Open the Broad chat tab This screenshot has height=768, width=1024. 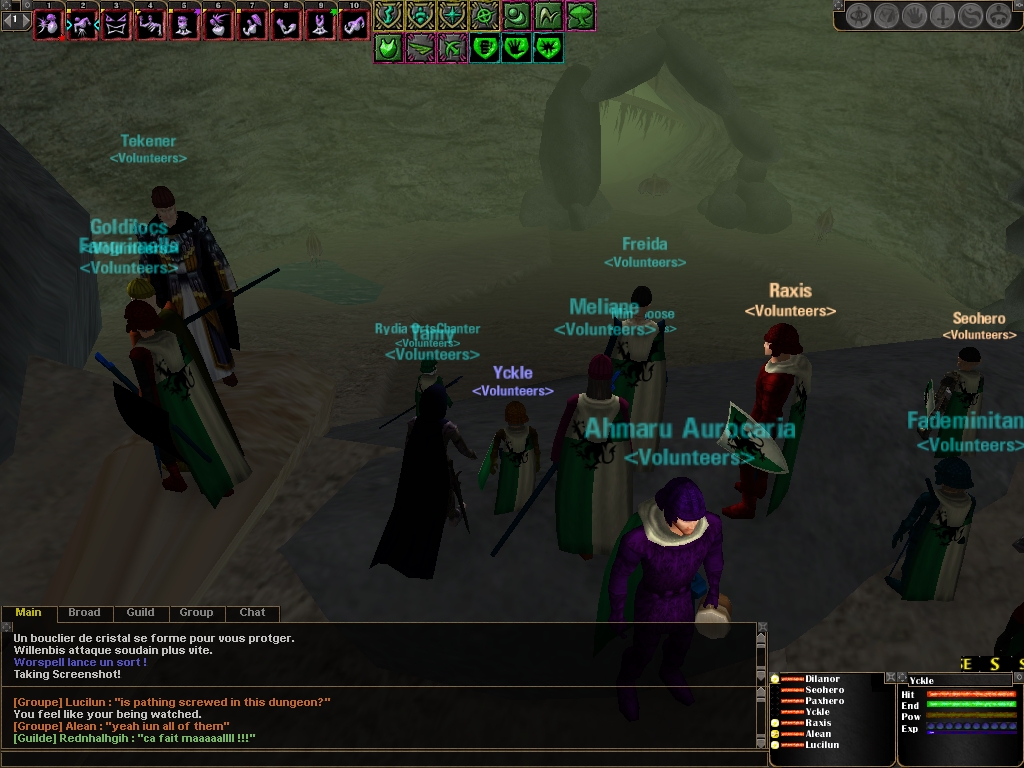coord(84,613)
